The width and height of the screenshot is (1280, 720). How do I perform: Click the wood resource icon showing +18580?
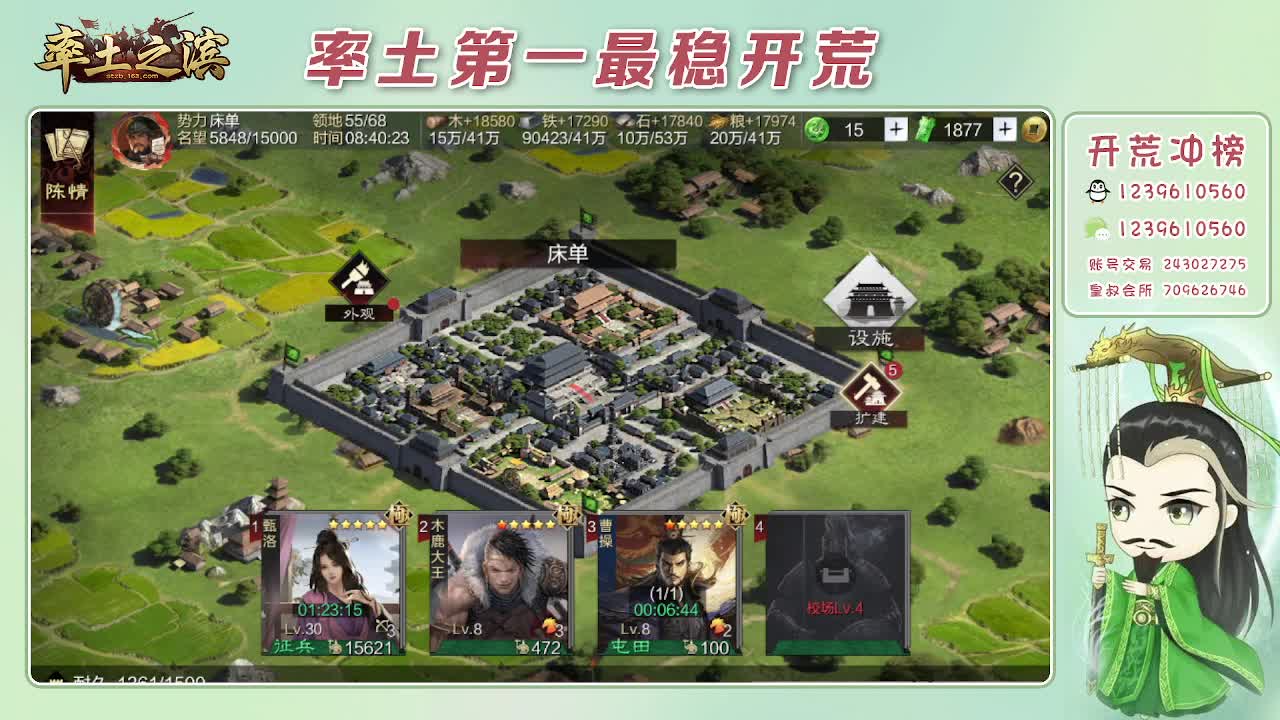432,120
